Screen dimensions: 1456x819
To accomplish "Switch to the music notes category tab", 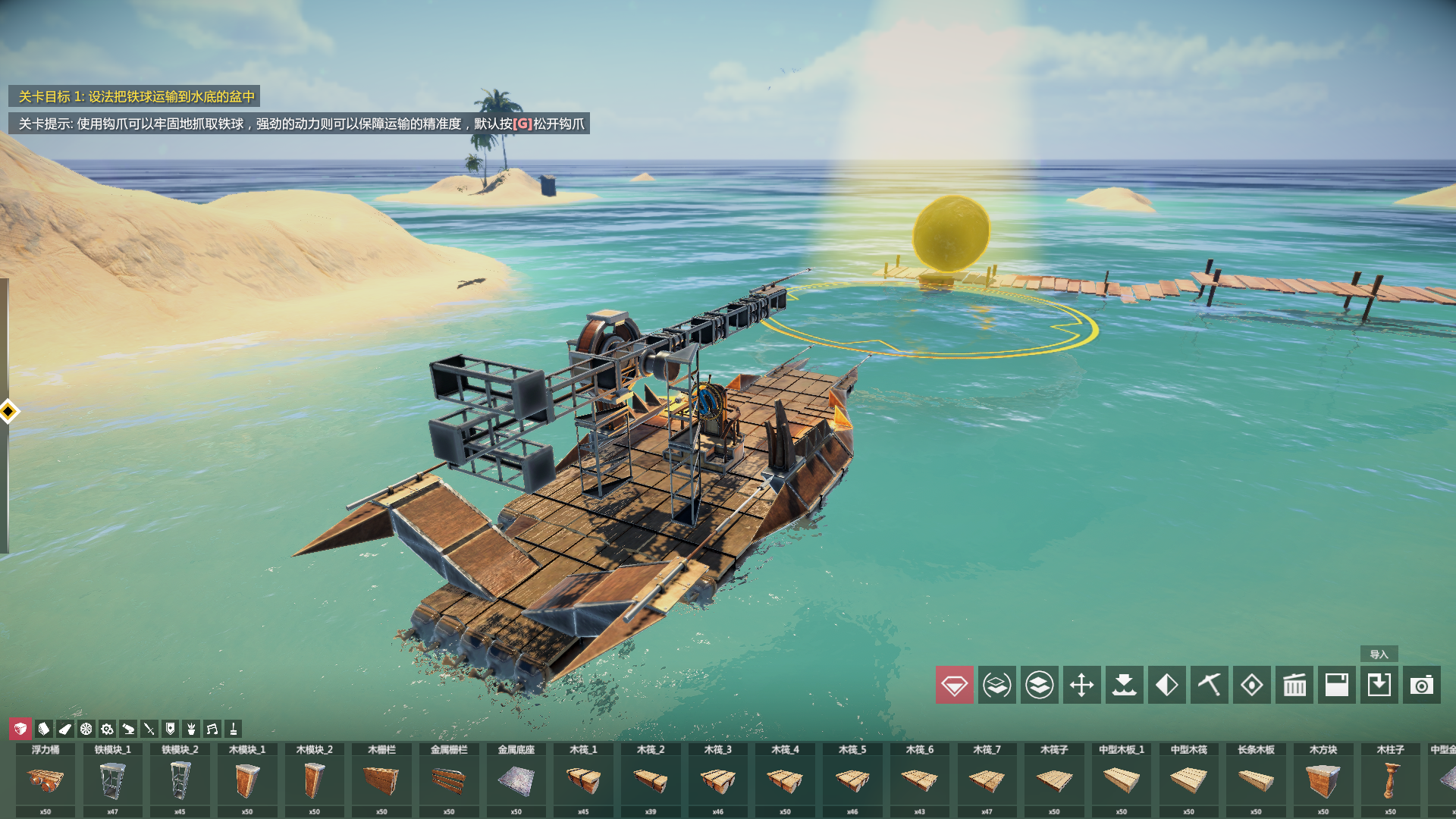I will tap(212, 729).
